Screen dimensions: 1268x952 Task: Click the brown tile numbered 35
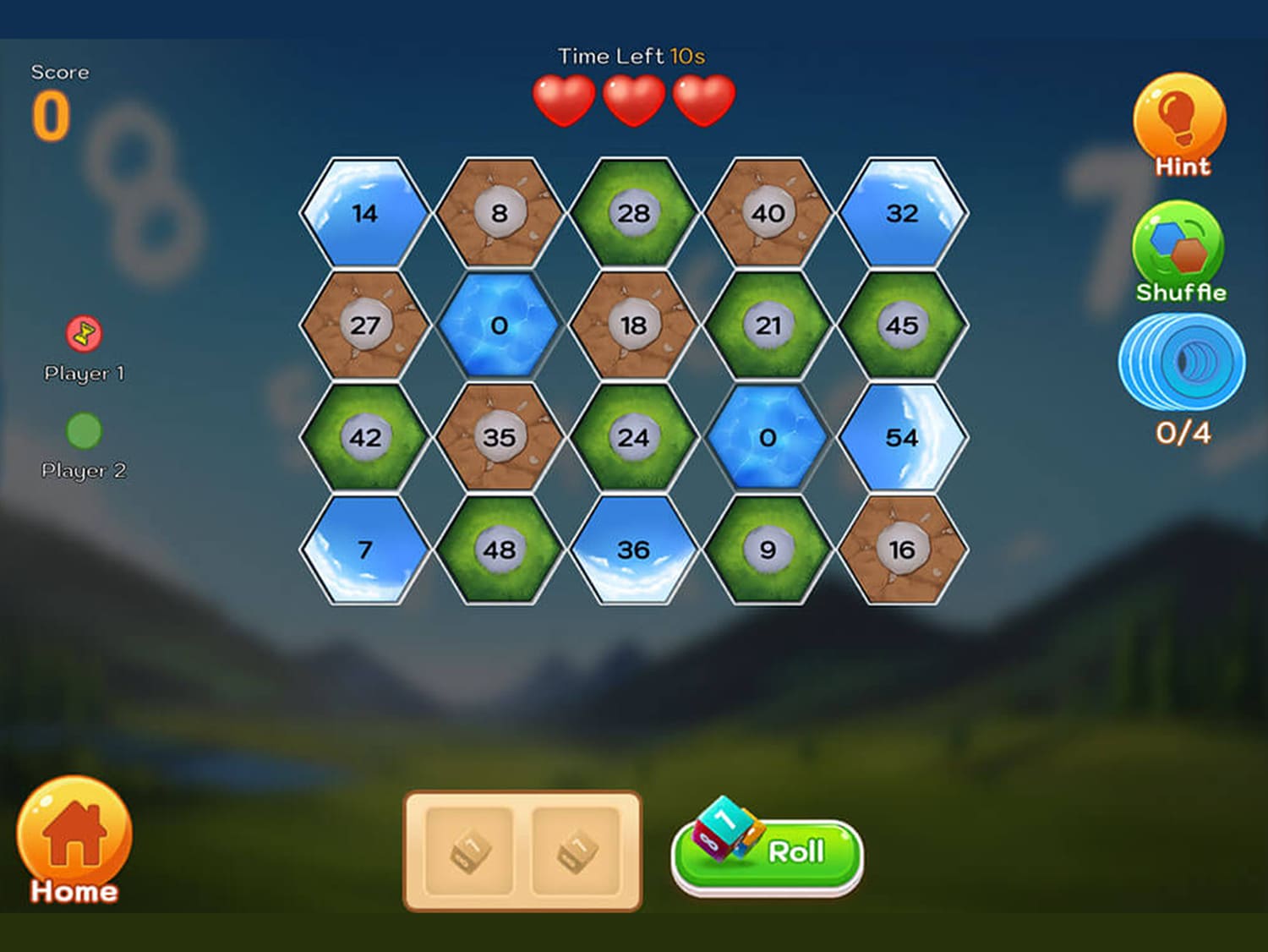(x=499, y=437)
